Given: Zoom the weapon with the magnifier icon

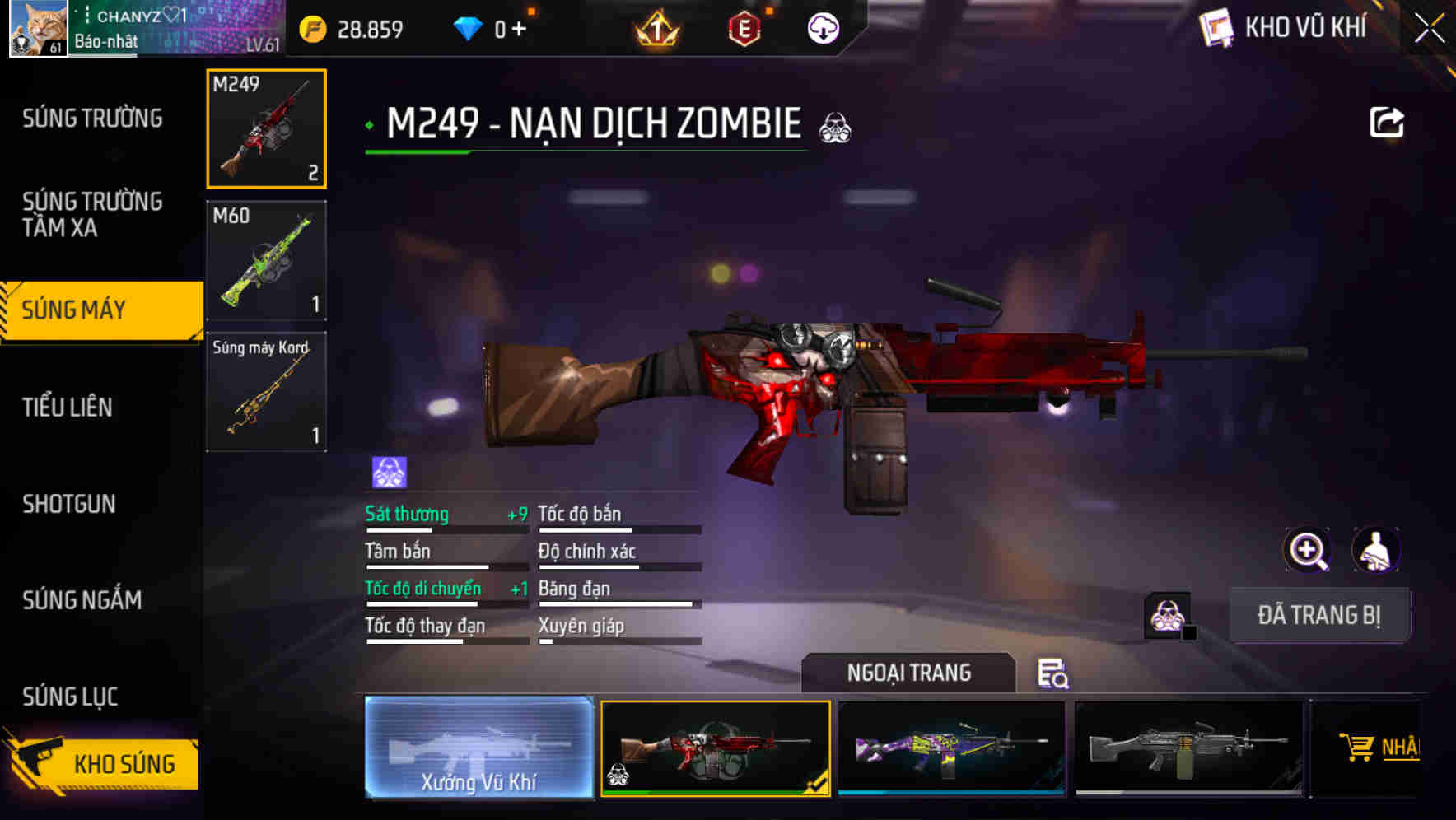Looking at the screenshot, I should click(x=1305, y=549).
